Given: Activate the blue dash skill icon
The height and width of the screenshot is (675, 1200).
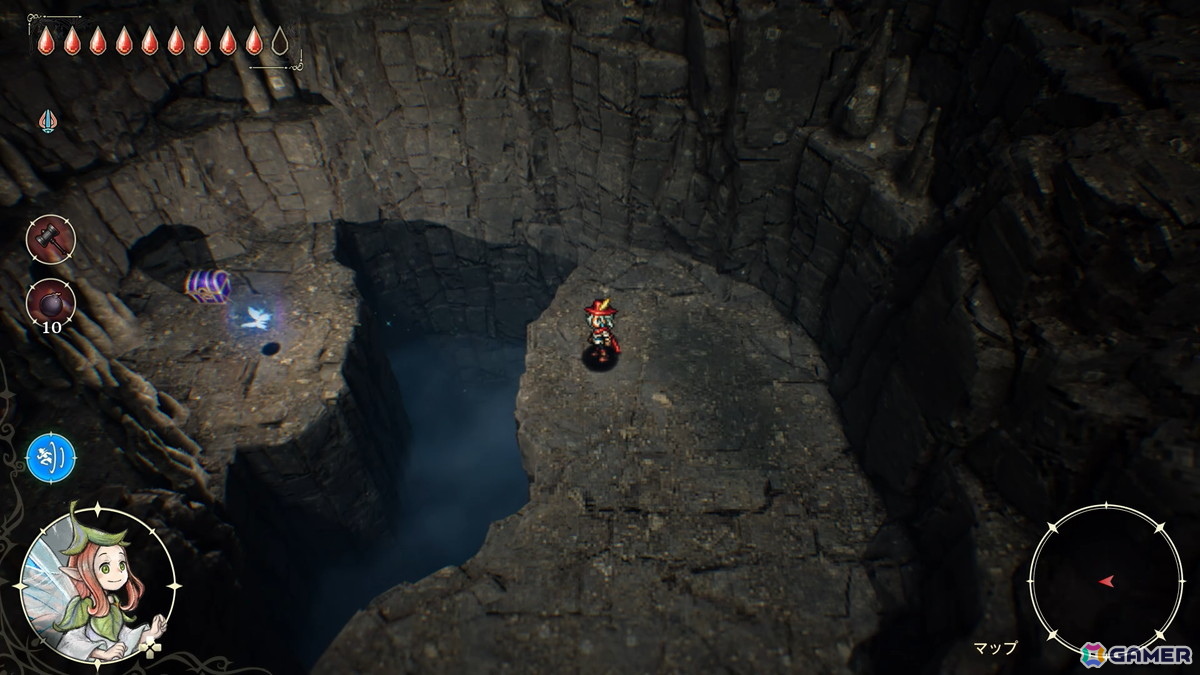Looking at the screenshot, I should point(51,458).
